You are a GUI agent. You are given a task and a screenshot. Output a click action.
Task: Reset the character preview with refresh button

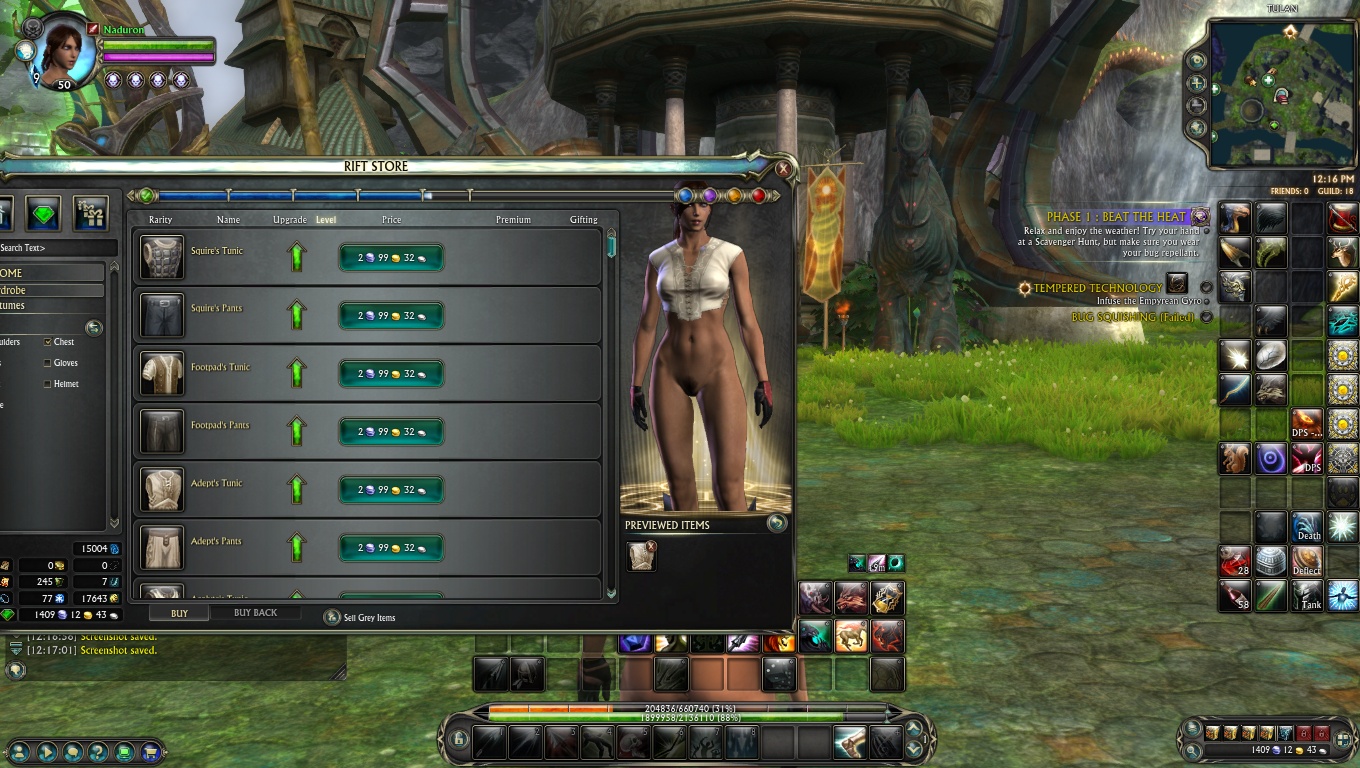[776, 523]
